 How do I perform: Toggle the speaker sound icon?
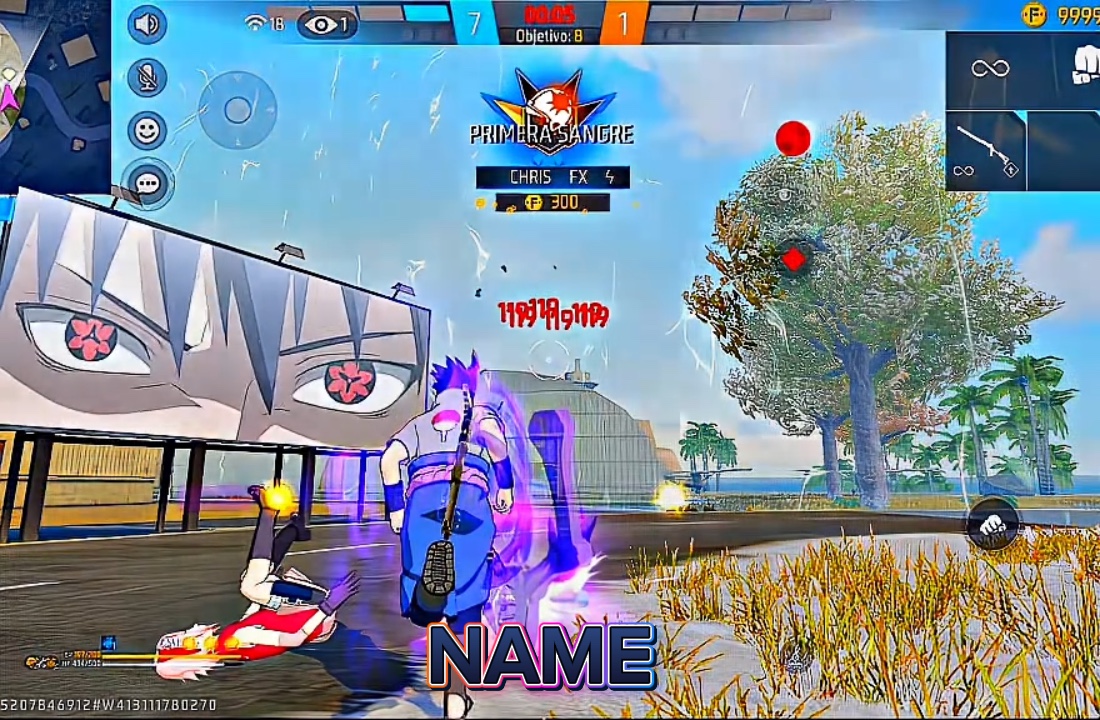point(148,24)
